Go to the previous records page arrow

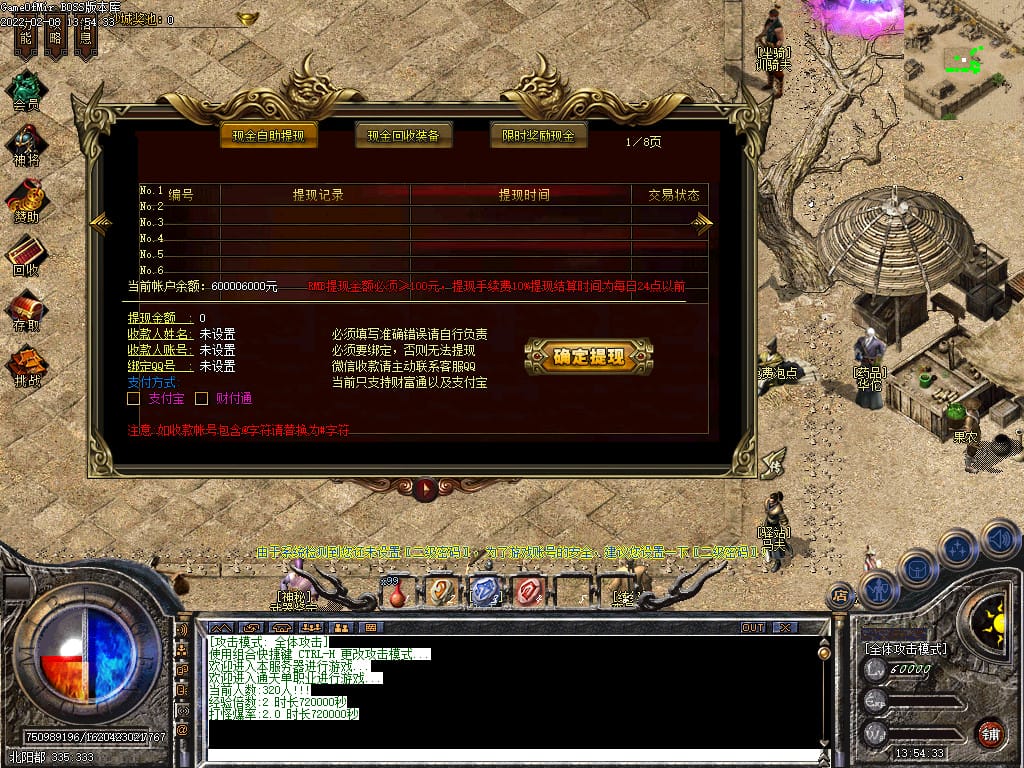click(x=99, y=224)
